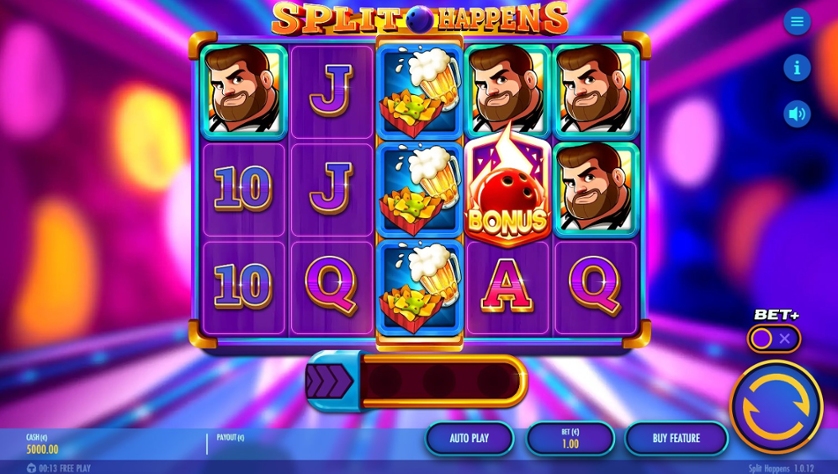The width and height of the screenshot is (838, 474).
Task: Click the Buy Feature button
Action: coord(676,438)
